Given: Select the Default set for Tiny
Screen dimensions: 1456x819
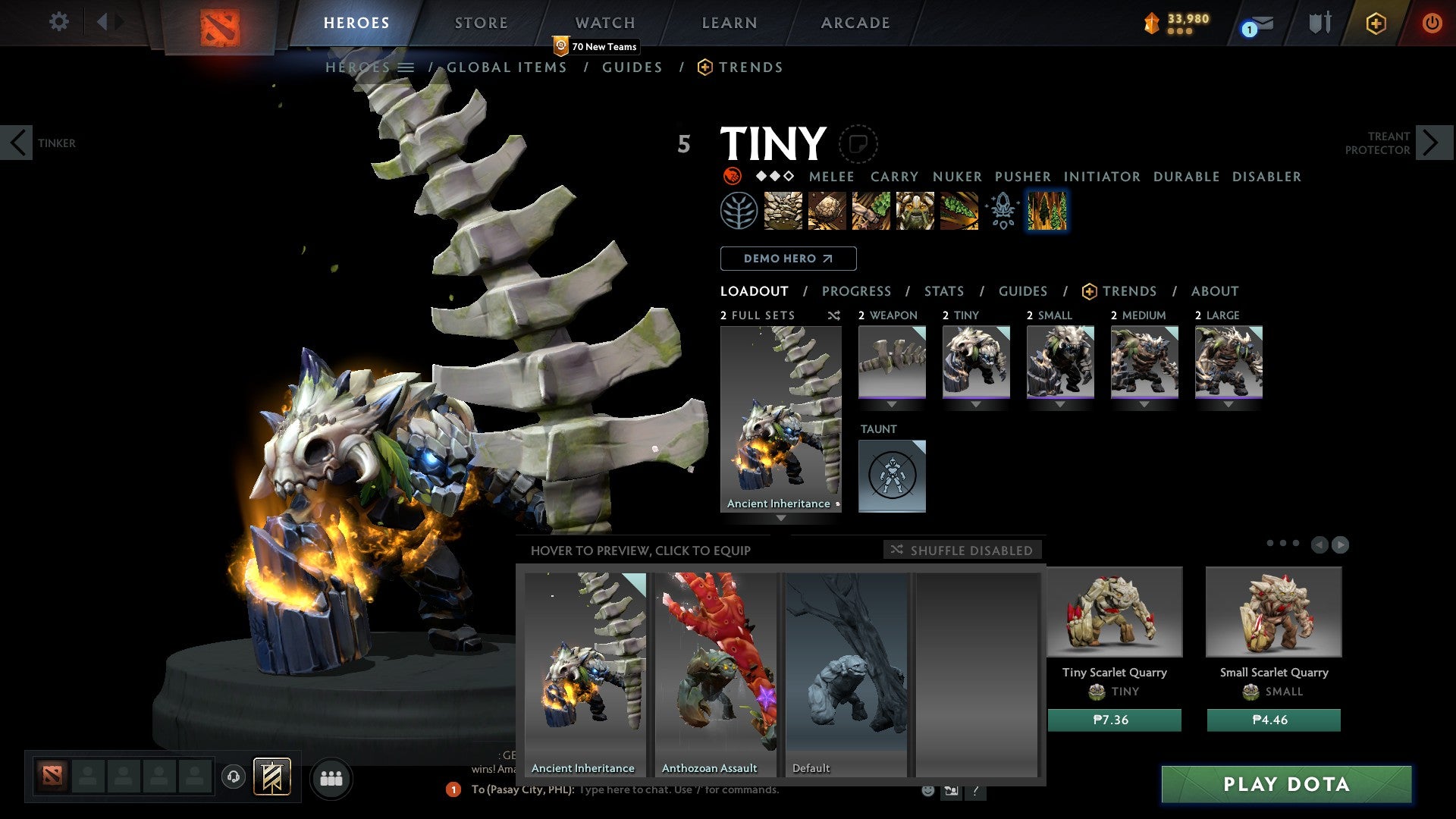Looking at the screenshot, I should [846, 673].
